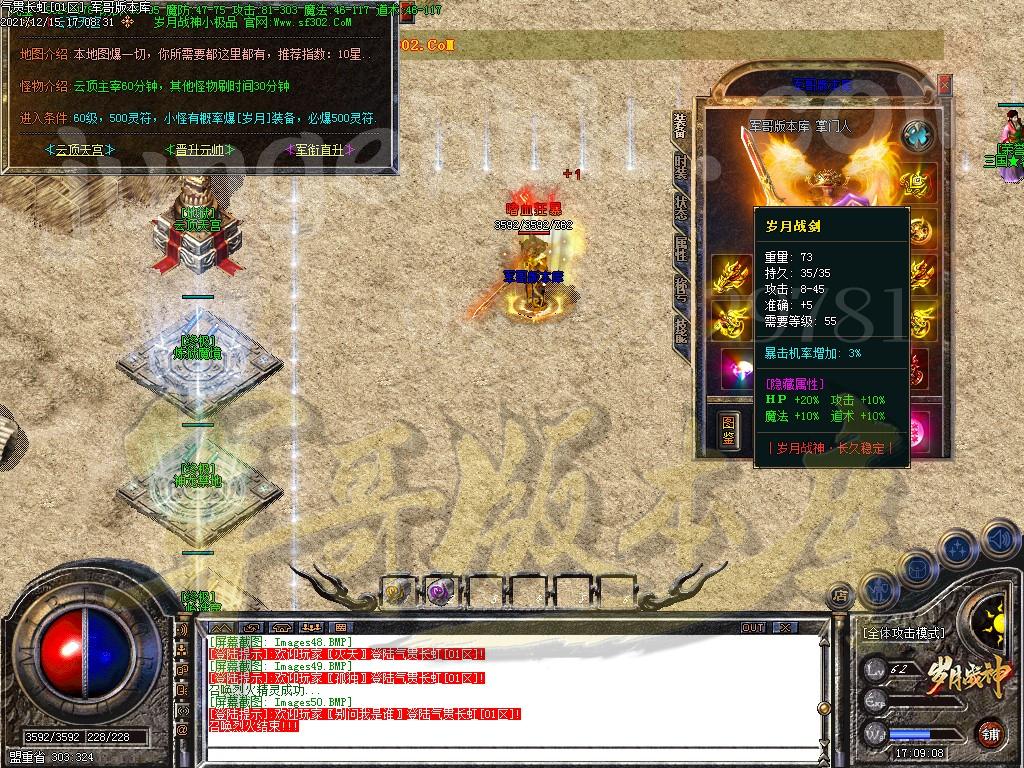1024x768 pixels.
Task: Use the purple orb in the belt slot
Action: (439, 592)
